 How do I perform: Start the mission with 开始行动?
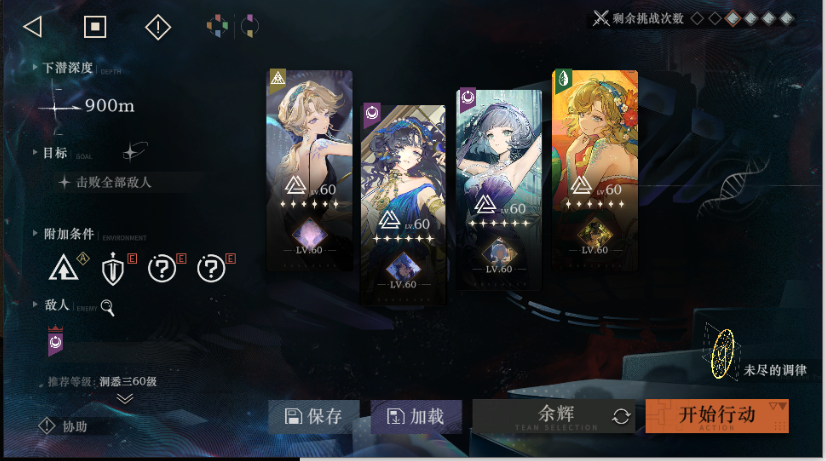[716, 416]
